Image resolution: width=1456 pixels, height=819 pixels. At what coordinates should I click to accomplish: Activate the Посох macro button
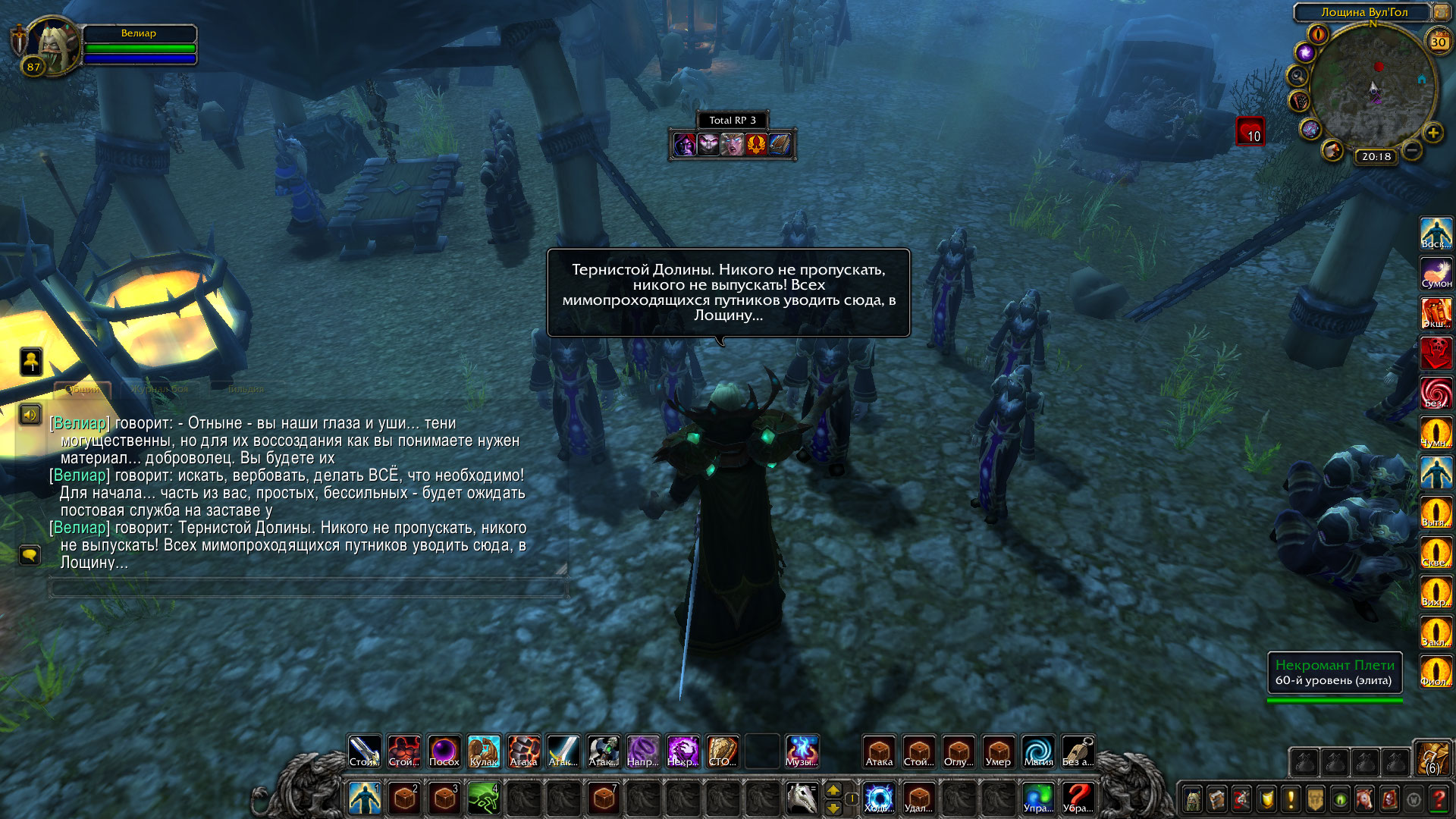point(444,752)
